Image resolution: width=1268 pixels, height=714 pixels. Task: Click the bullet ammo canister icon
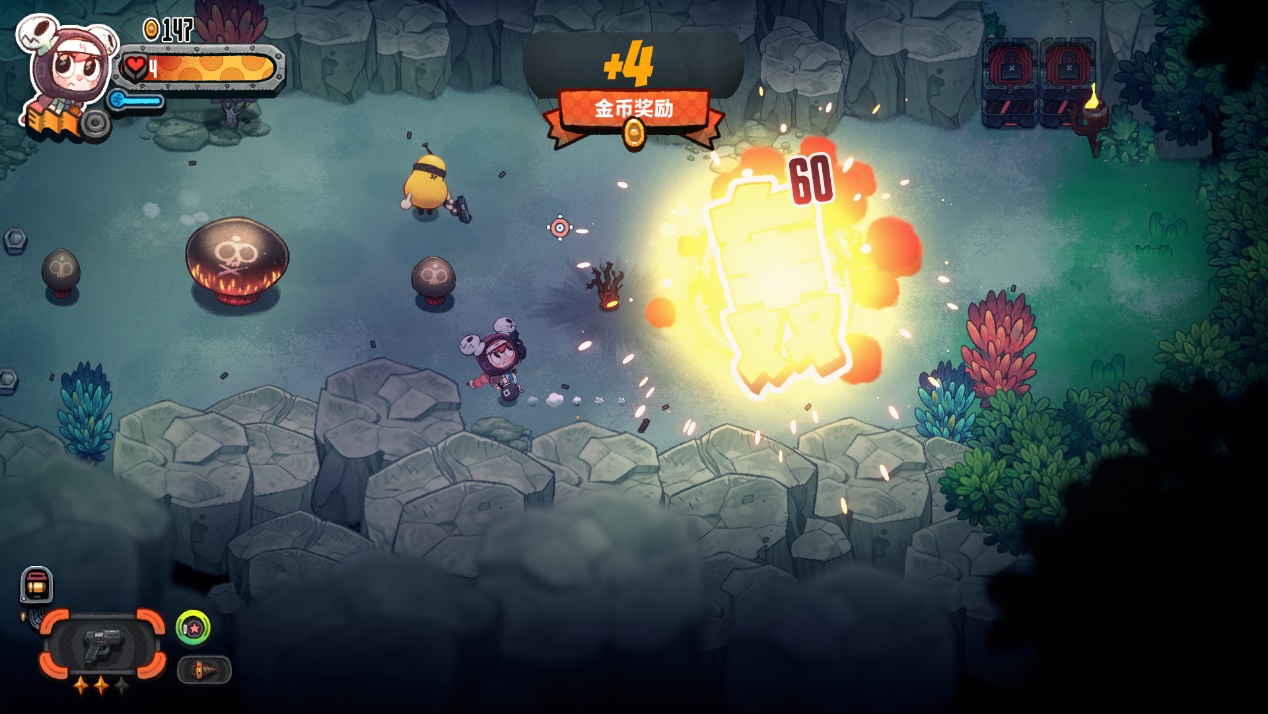click(x=36, y=585)
